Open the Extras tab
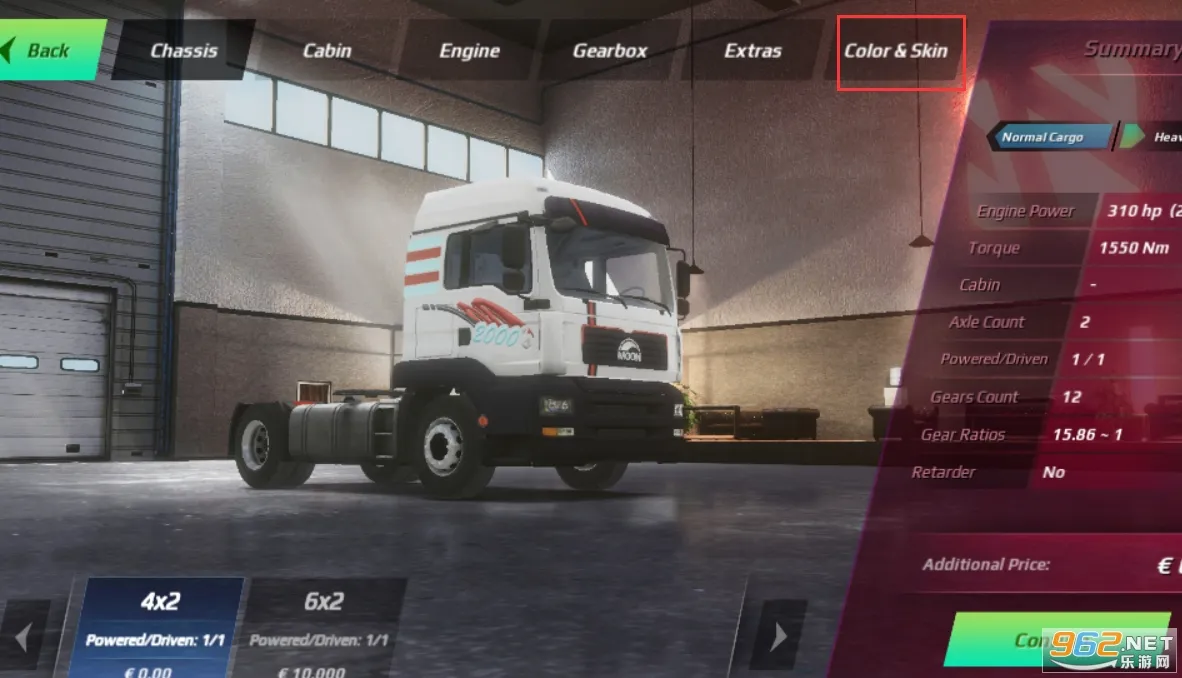The image size is (1182, 678). coord(753,50)
